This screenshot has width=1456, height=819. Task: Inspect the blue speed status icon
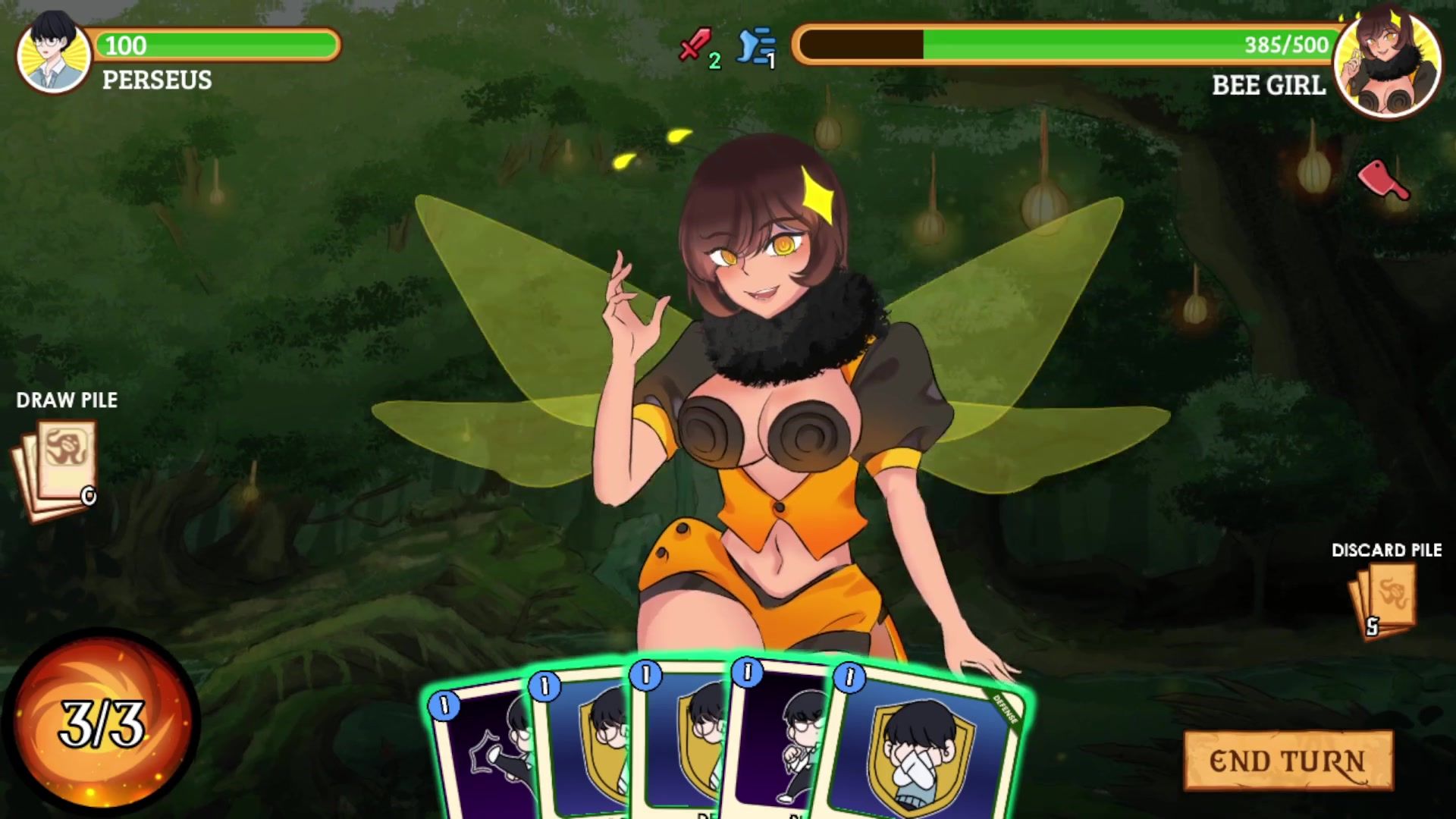click(x=757, y=47)
